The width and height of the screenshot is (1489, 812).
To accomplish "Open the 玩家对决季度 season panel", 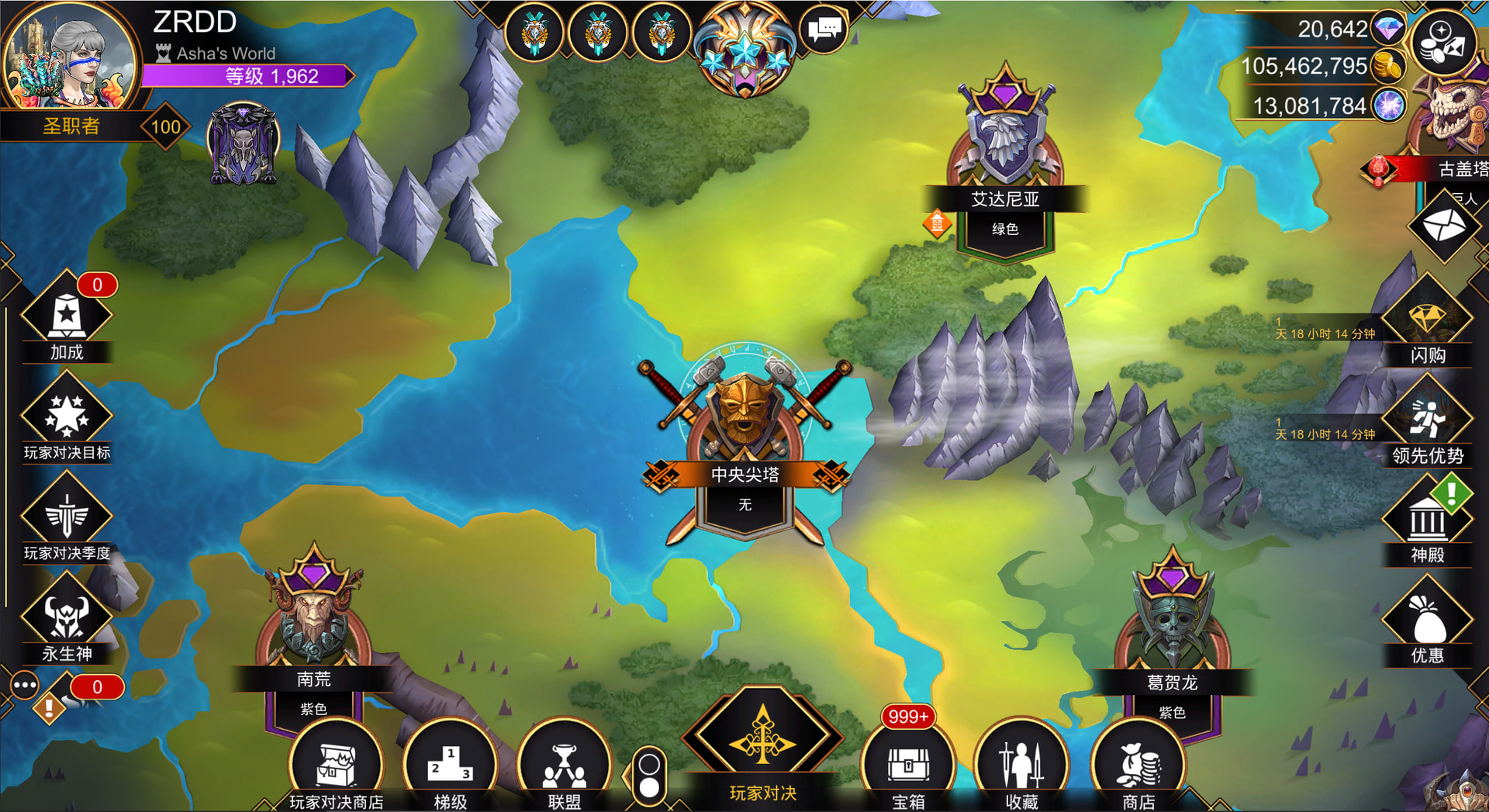I will (67, 517).
